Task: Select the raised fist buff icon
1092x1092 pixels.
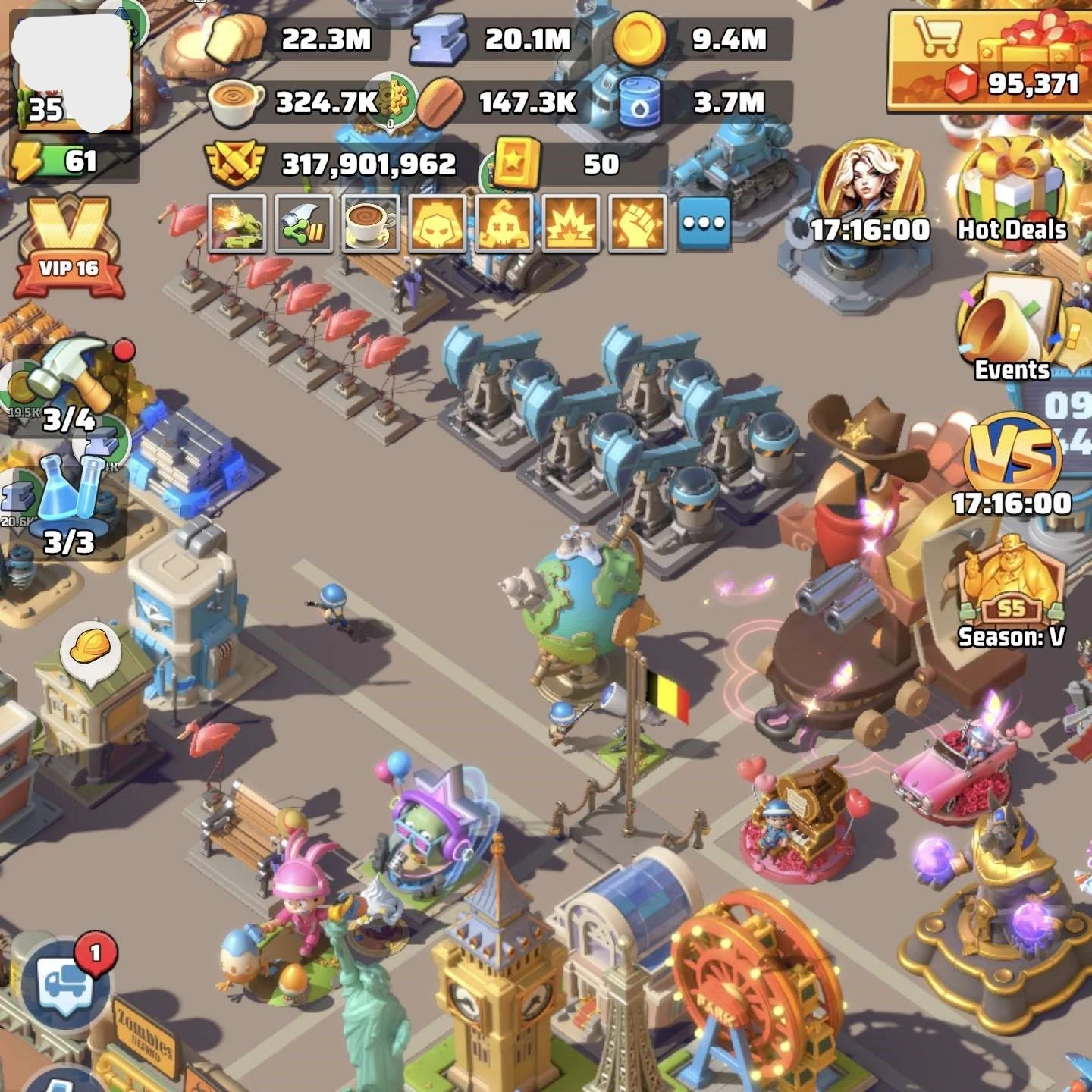Action: tap(638, 224)
